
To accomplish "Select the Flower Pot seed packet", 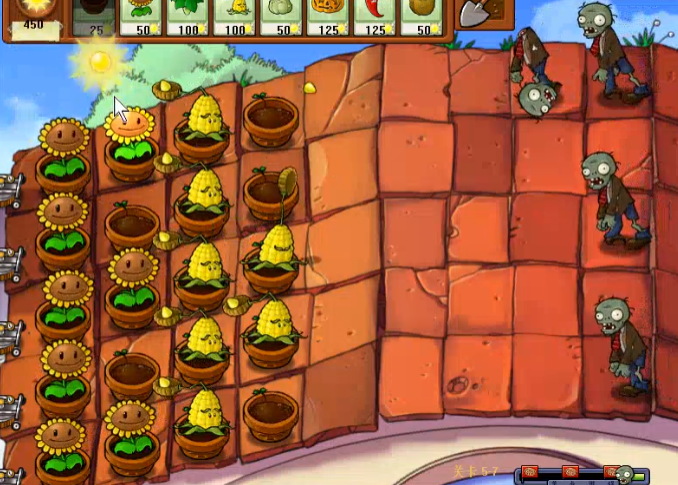I will [95, 18].
